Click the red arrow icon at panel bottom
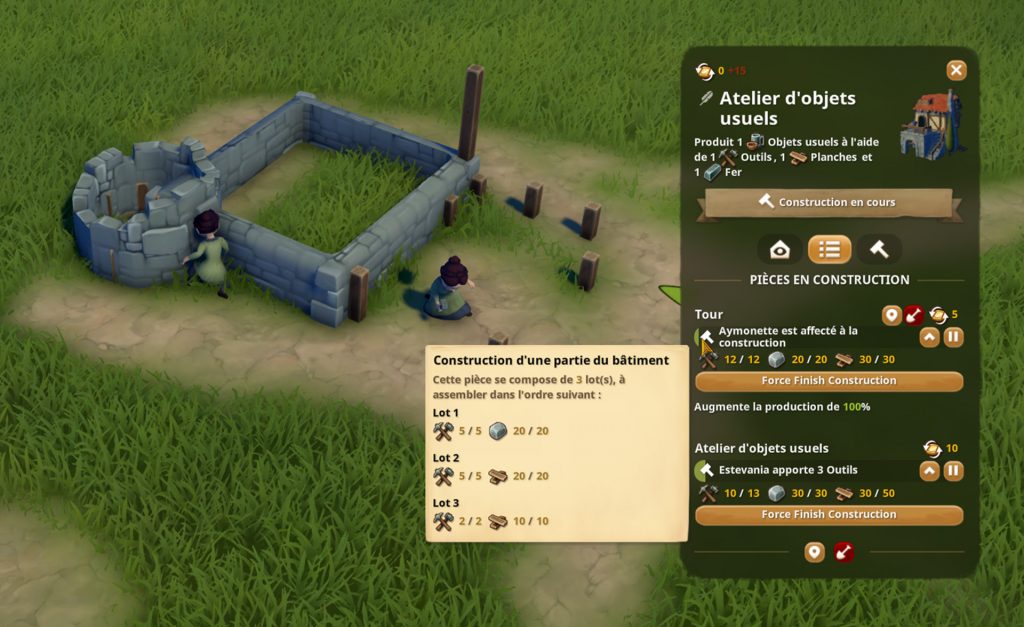Screen dimensions: 1024x627 pyautogui.click(x=844, y=552)
